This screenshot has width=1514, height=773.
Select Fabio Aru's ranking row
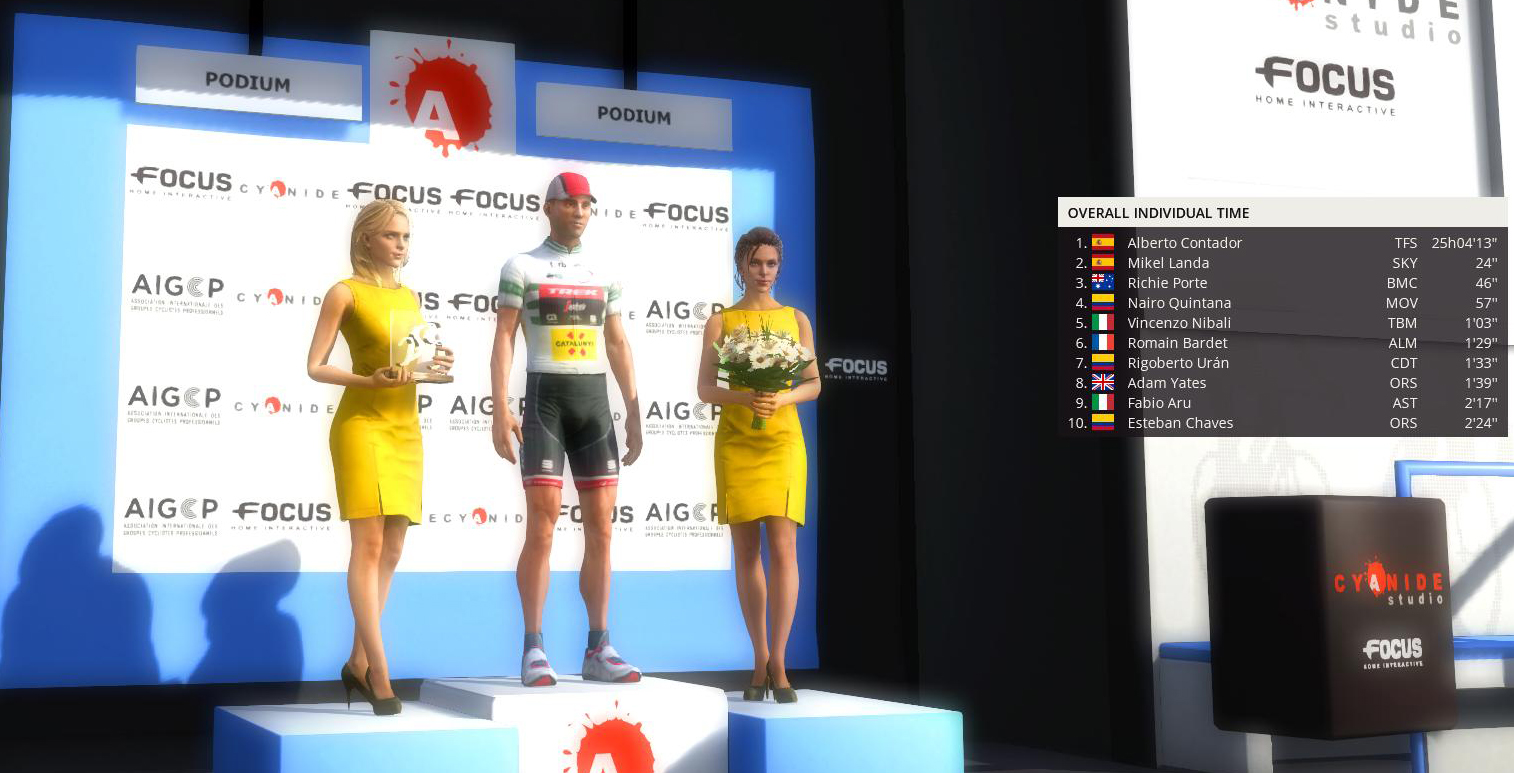1159,403
